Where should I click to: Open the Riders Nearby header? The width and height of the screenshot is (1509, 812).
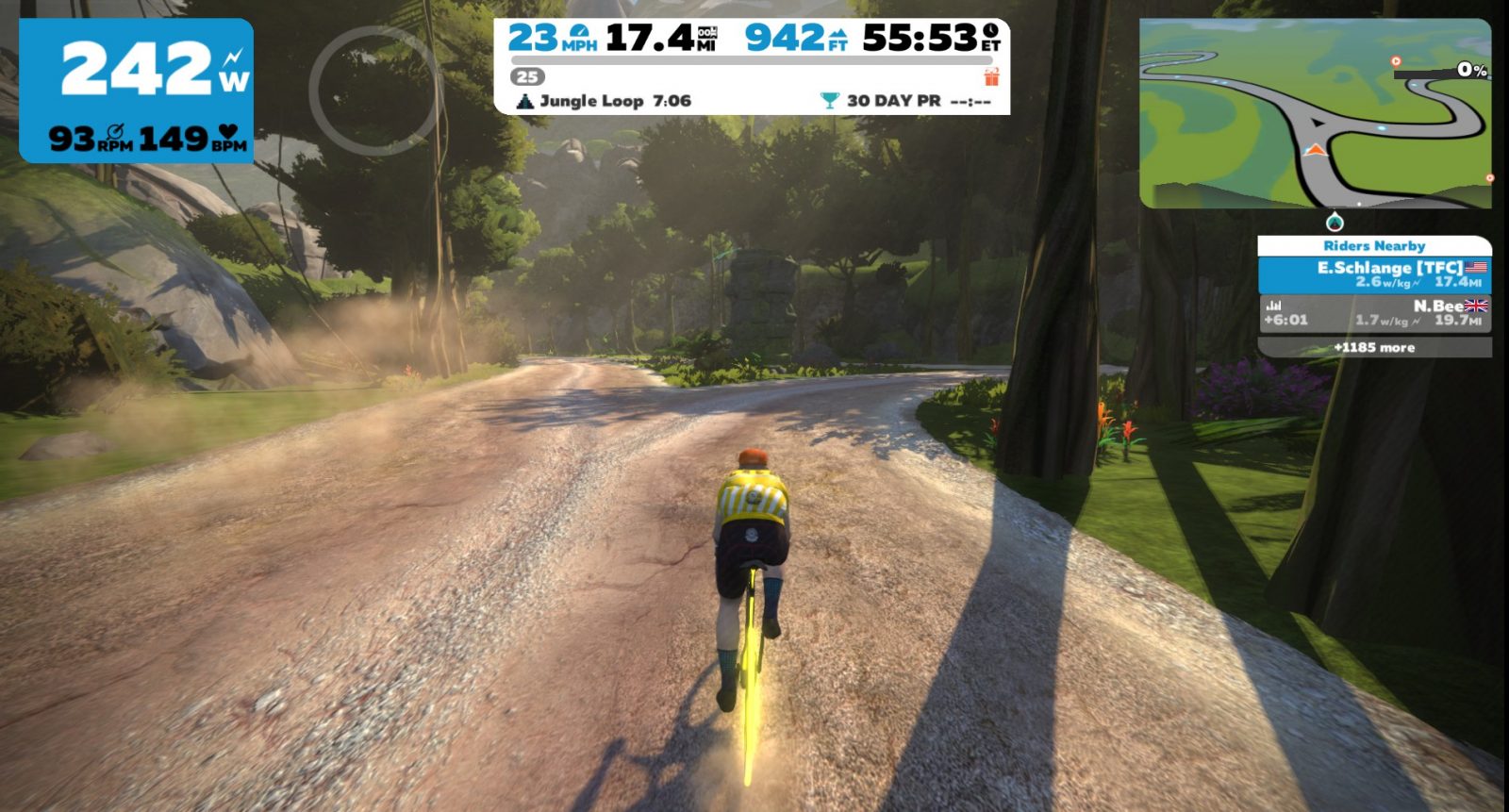pyautogui.click(x=1374, y=246)
